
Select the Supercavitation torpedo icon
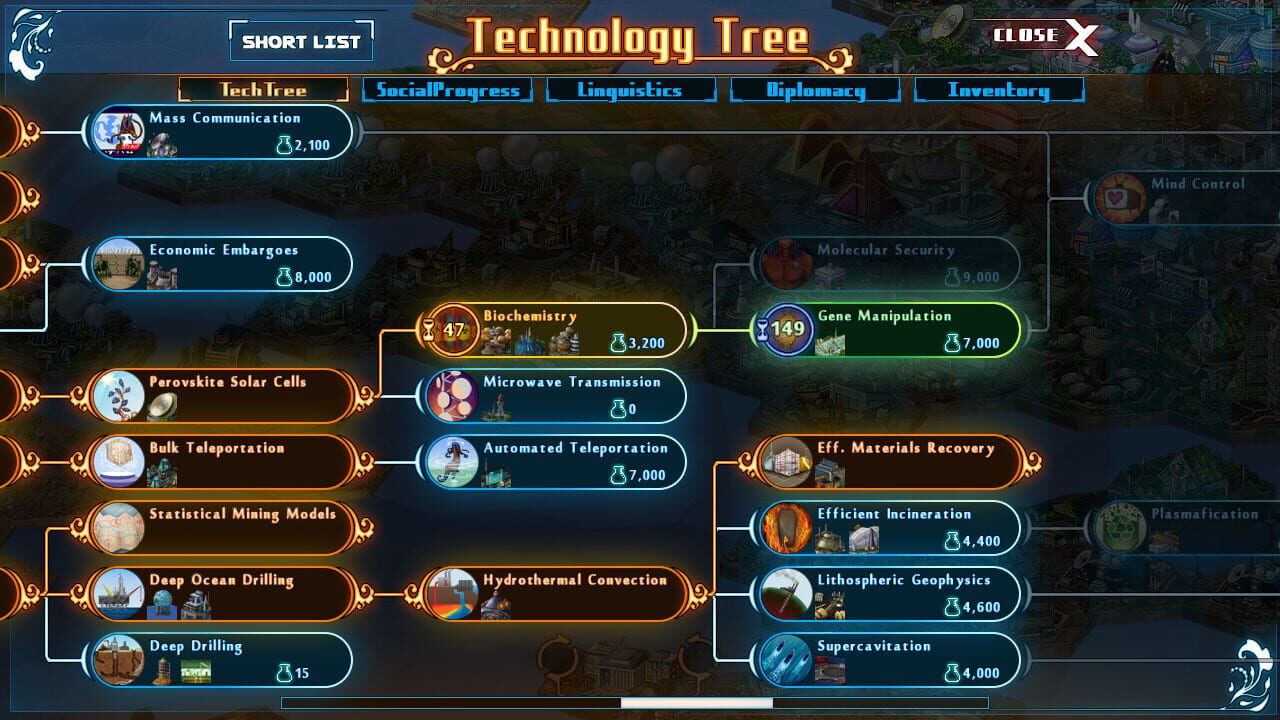point(787,659)
